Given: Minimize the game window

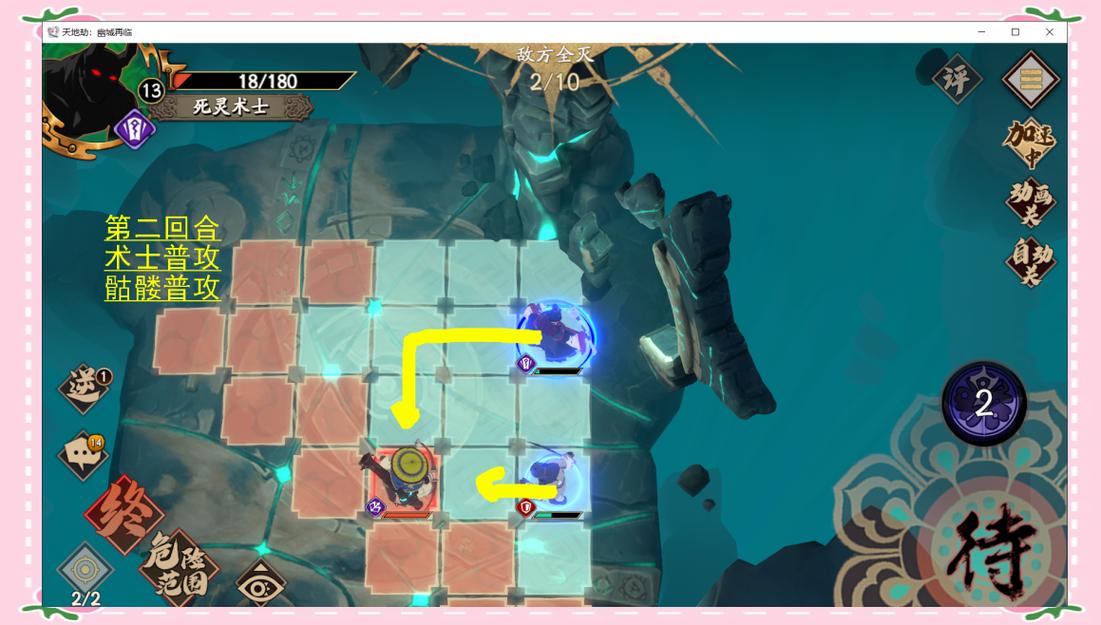Looking at the screenshot, I should click(981, 32).
